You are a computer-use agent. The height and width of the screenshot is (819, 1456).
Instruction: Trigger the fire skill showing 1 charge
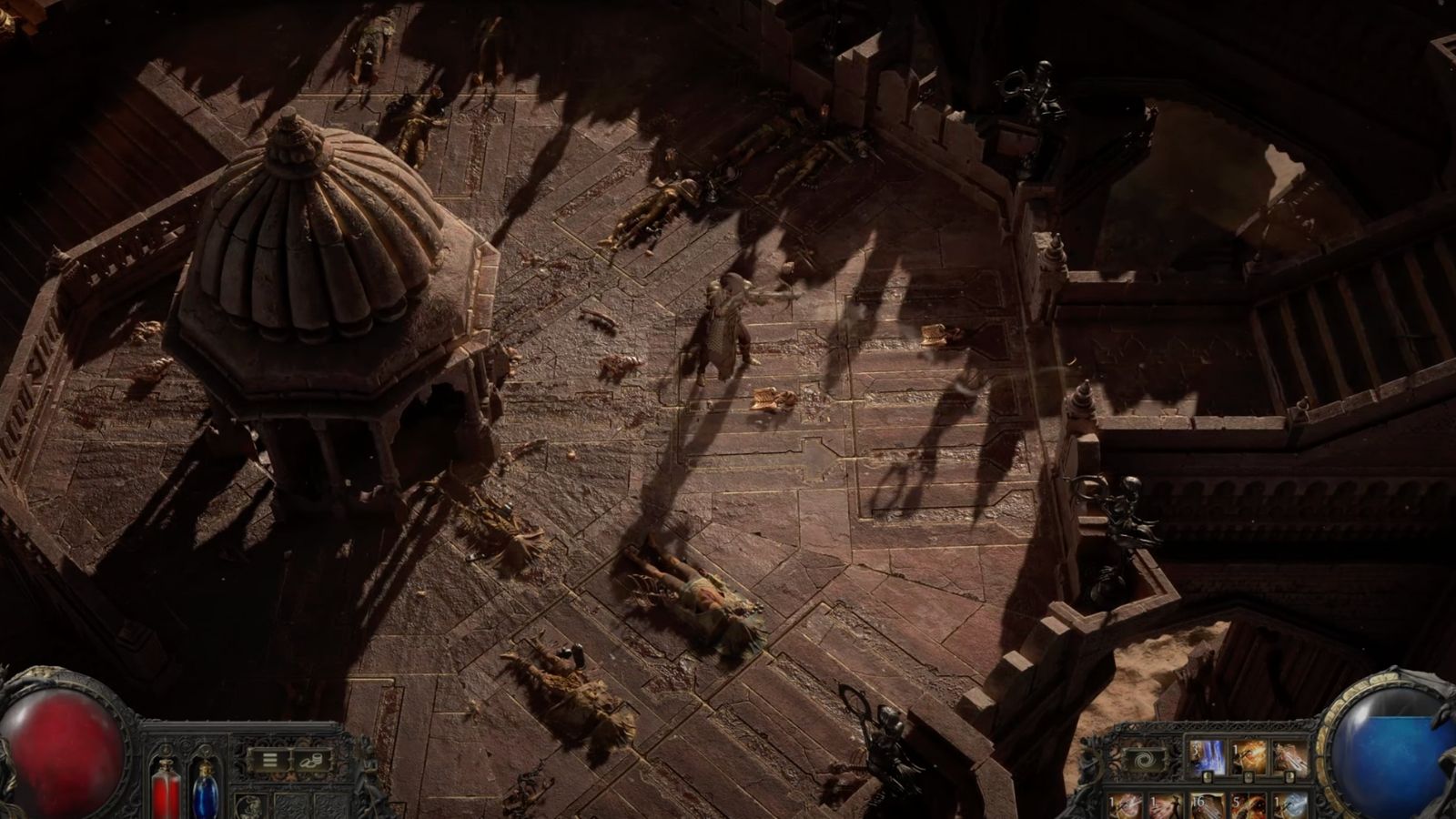pos(1249,753)
